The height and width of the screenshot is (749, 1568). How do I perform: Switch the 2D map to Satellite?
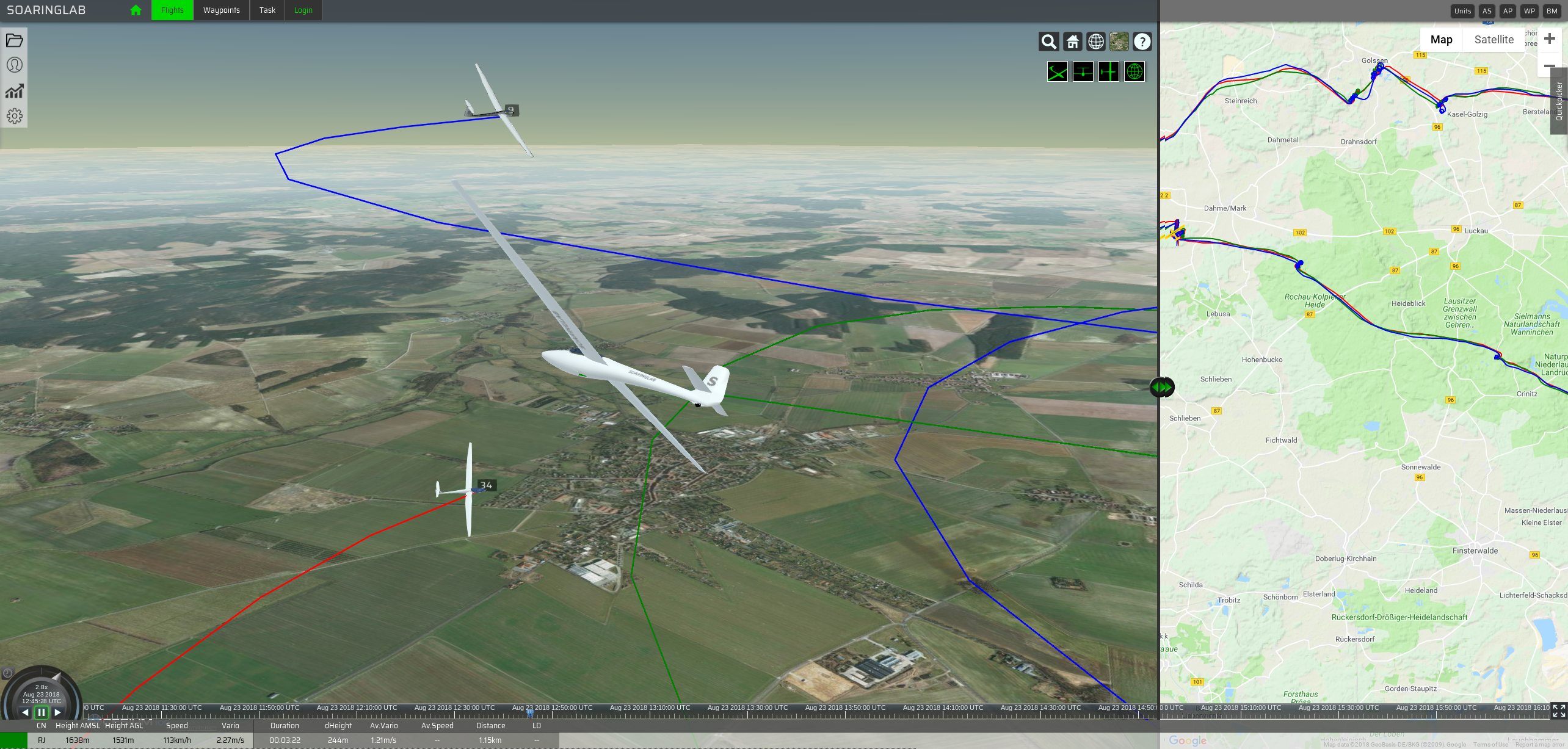click(1494, 40)
